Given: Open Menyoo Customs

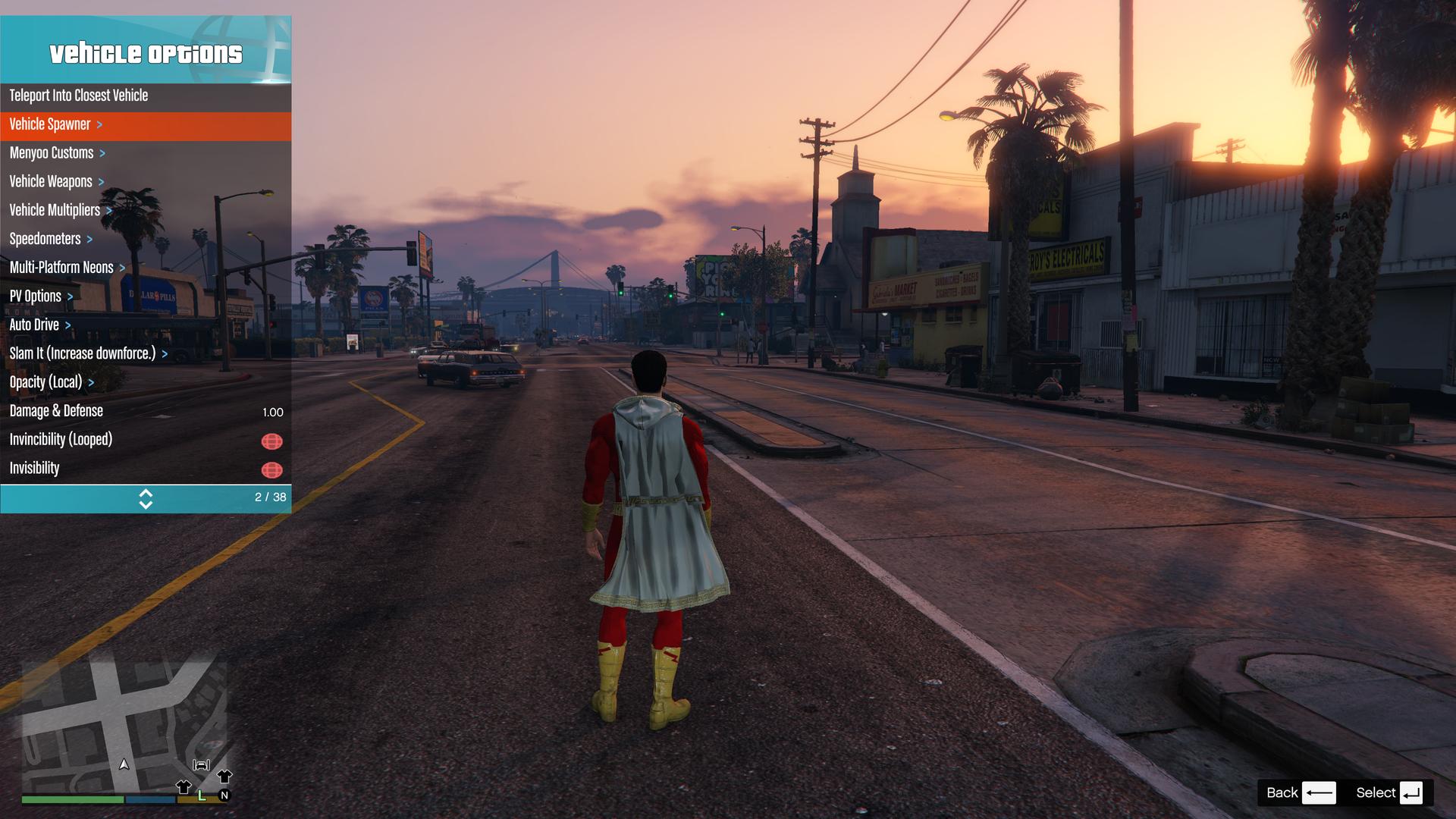Looking at the screenshot, I should pos(52,153).
